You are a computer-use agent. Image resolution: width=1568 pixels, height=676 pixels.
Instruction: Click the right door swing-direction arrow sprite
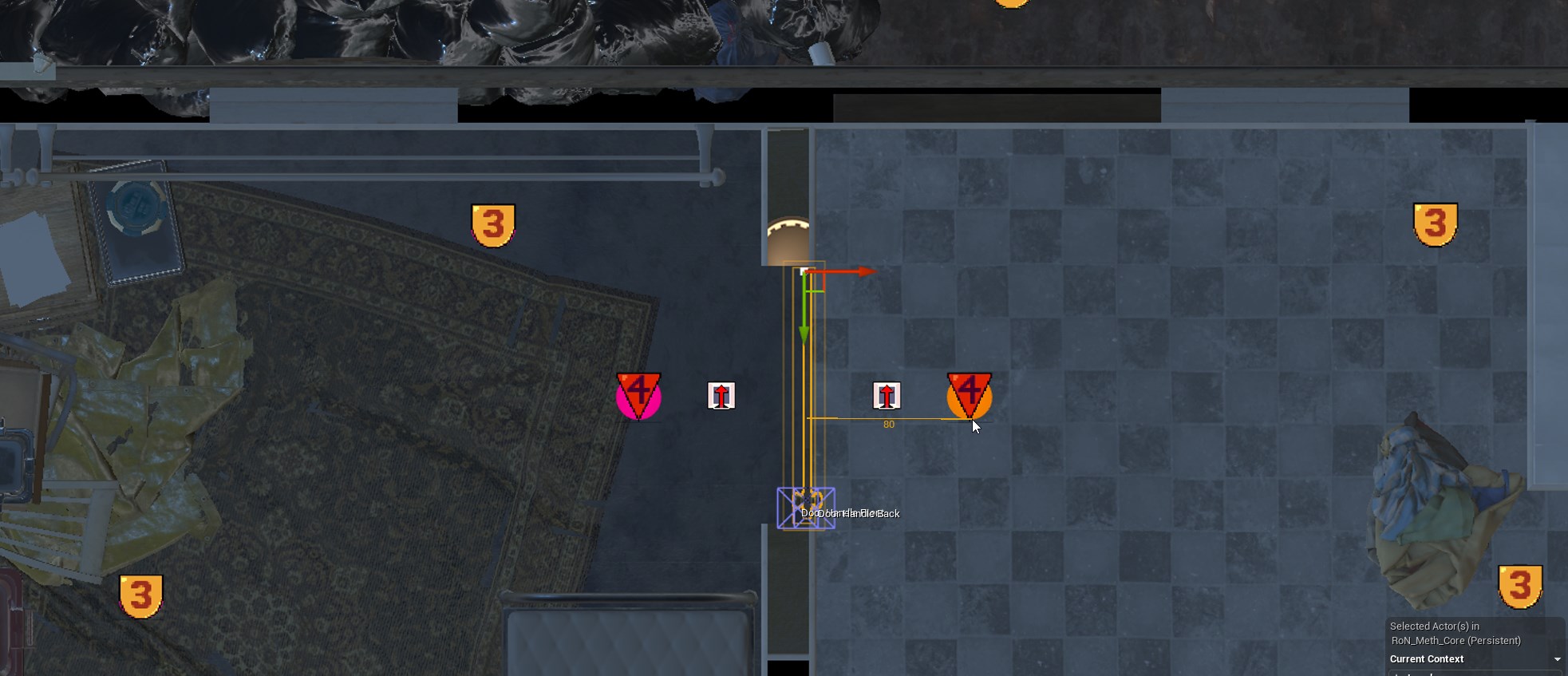click(x=887, y=394)
